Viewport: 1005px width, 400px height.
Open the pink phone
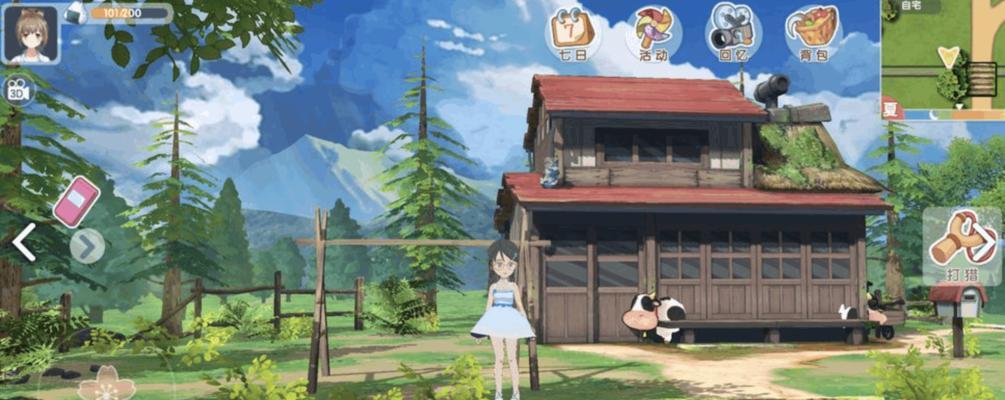click(x=76, y=201)
